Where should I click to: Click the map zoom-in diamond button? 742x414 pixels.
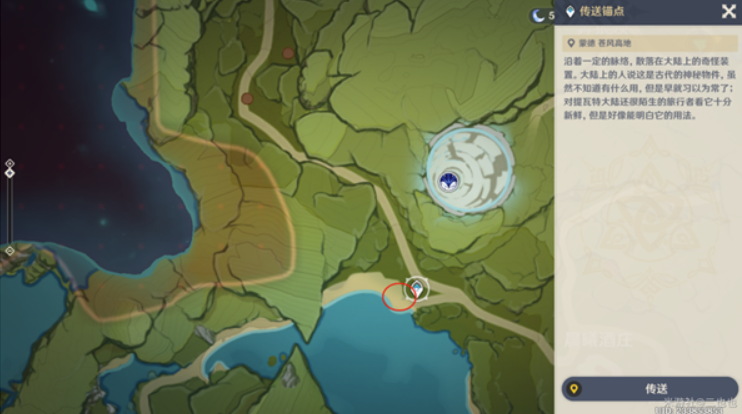[x=9, y=163]
